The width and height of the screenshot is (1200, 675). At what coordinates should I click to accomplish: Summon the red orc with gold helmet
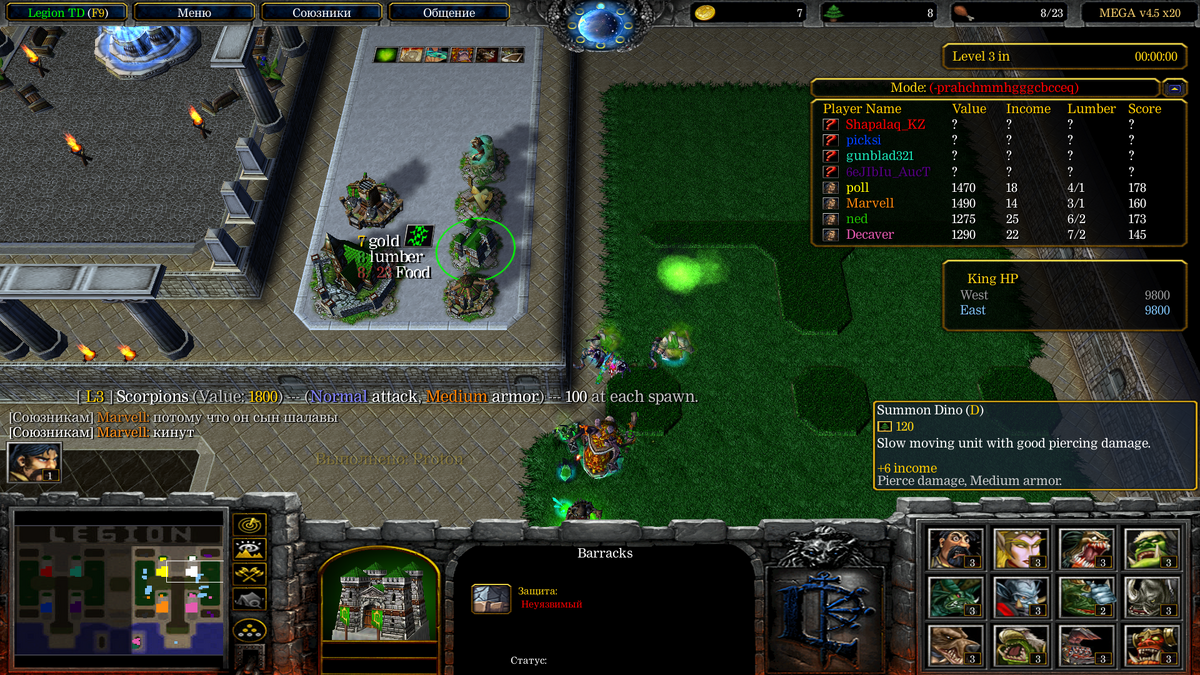1151,645
